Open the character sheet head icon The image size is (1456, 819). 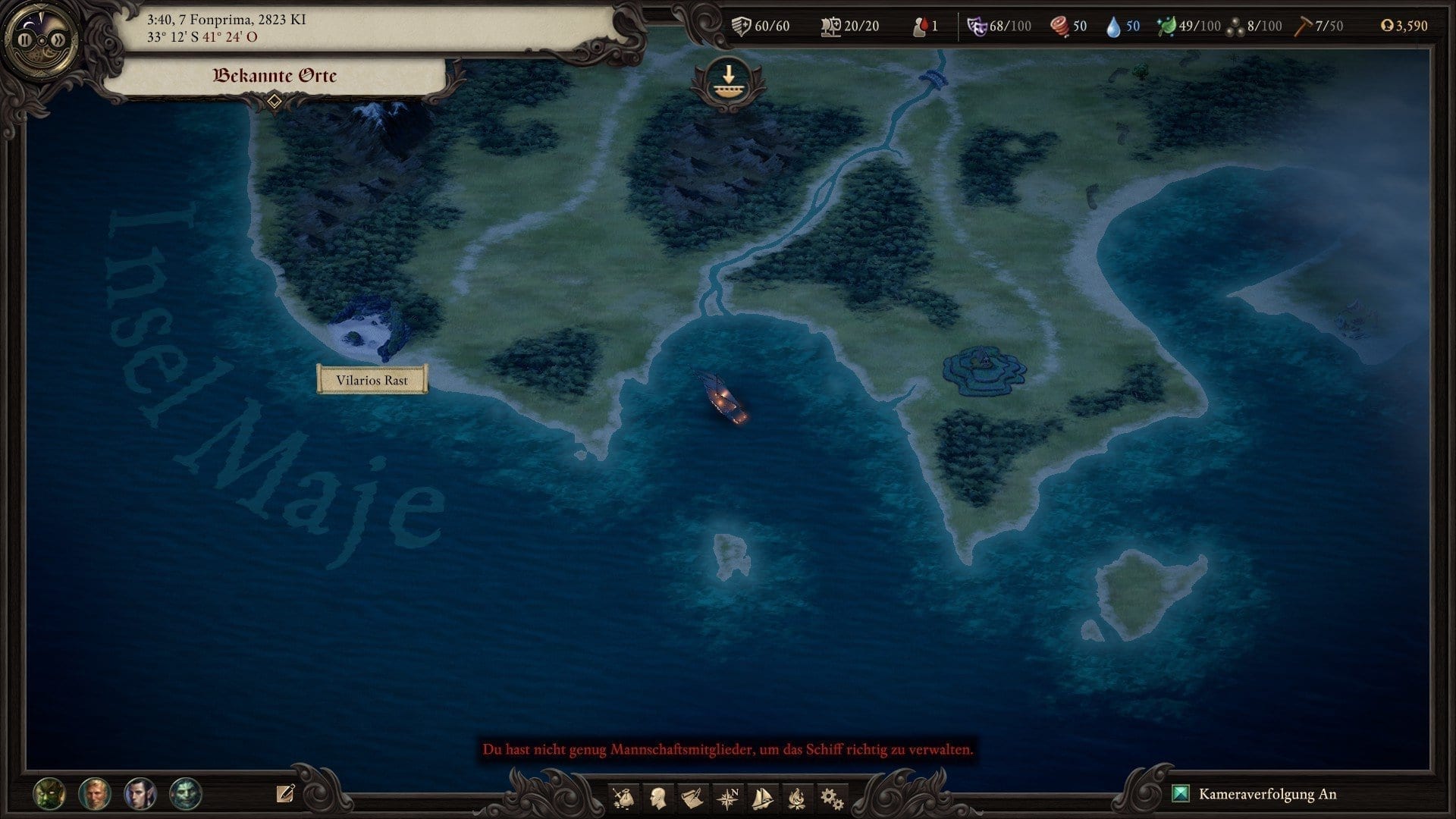click(x=658, y=798)
